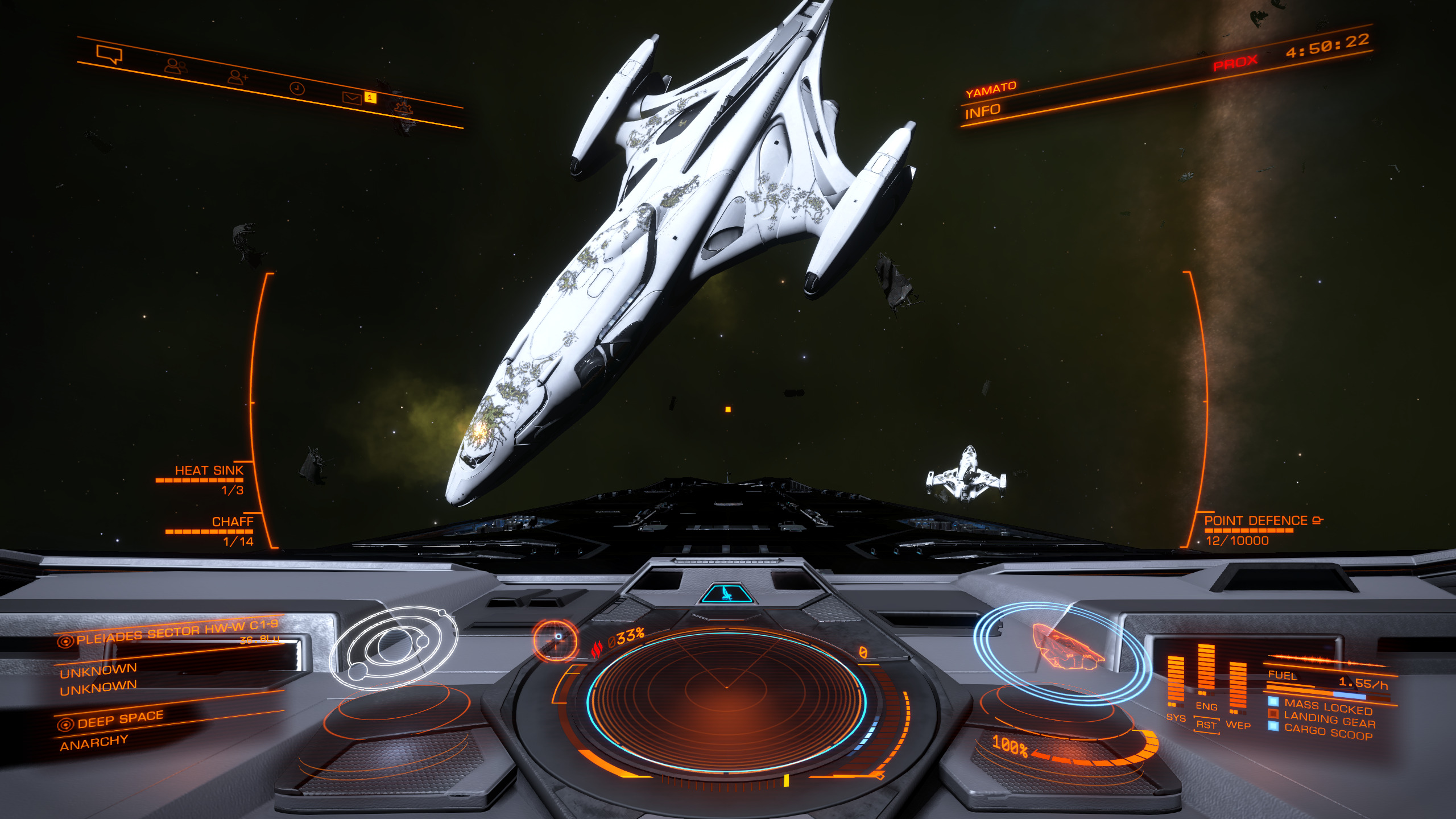
Task: Select the add friend icon
Action: 237,77
